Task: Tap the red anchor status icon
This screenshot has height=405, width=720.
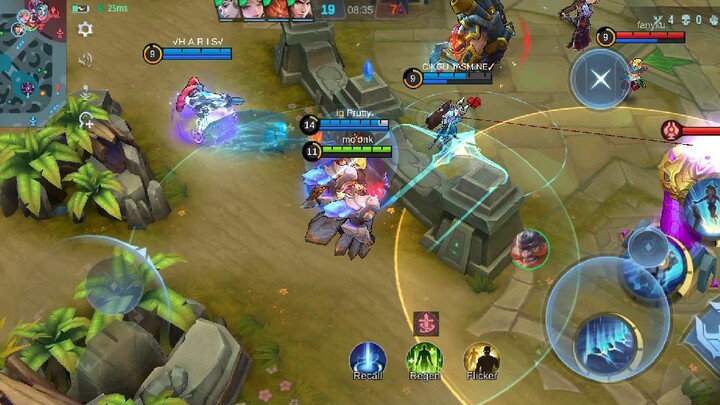Action: (426, 324)
